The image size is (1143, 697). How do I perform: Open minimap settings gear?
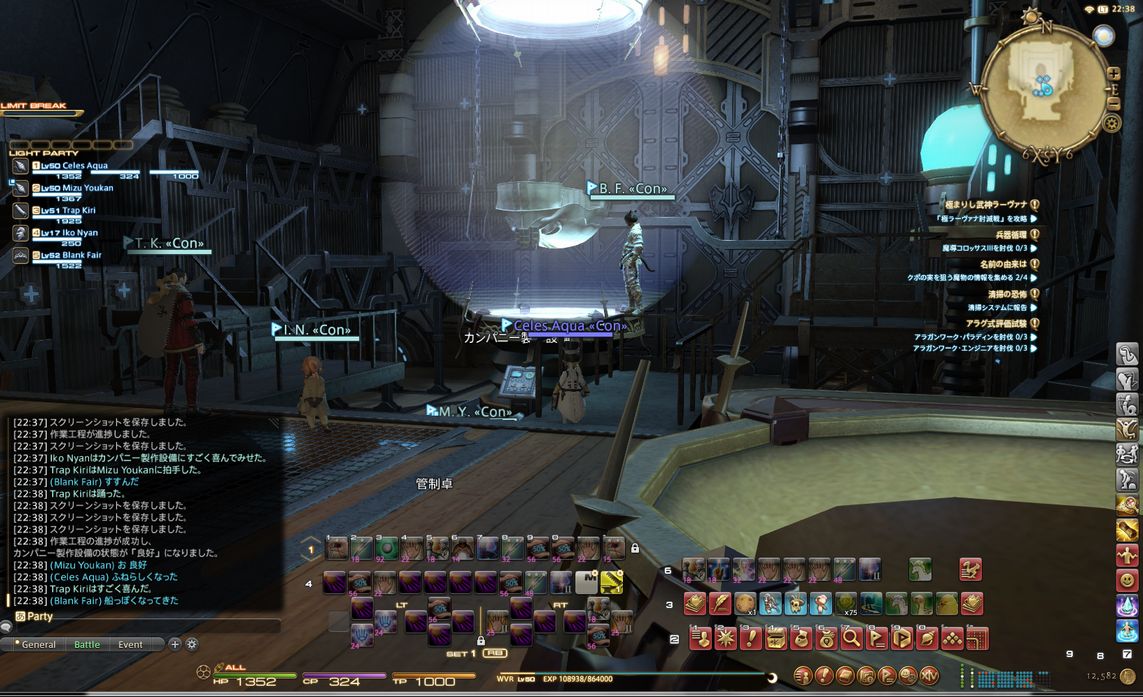1112,124
